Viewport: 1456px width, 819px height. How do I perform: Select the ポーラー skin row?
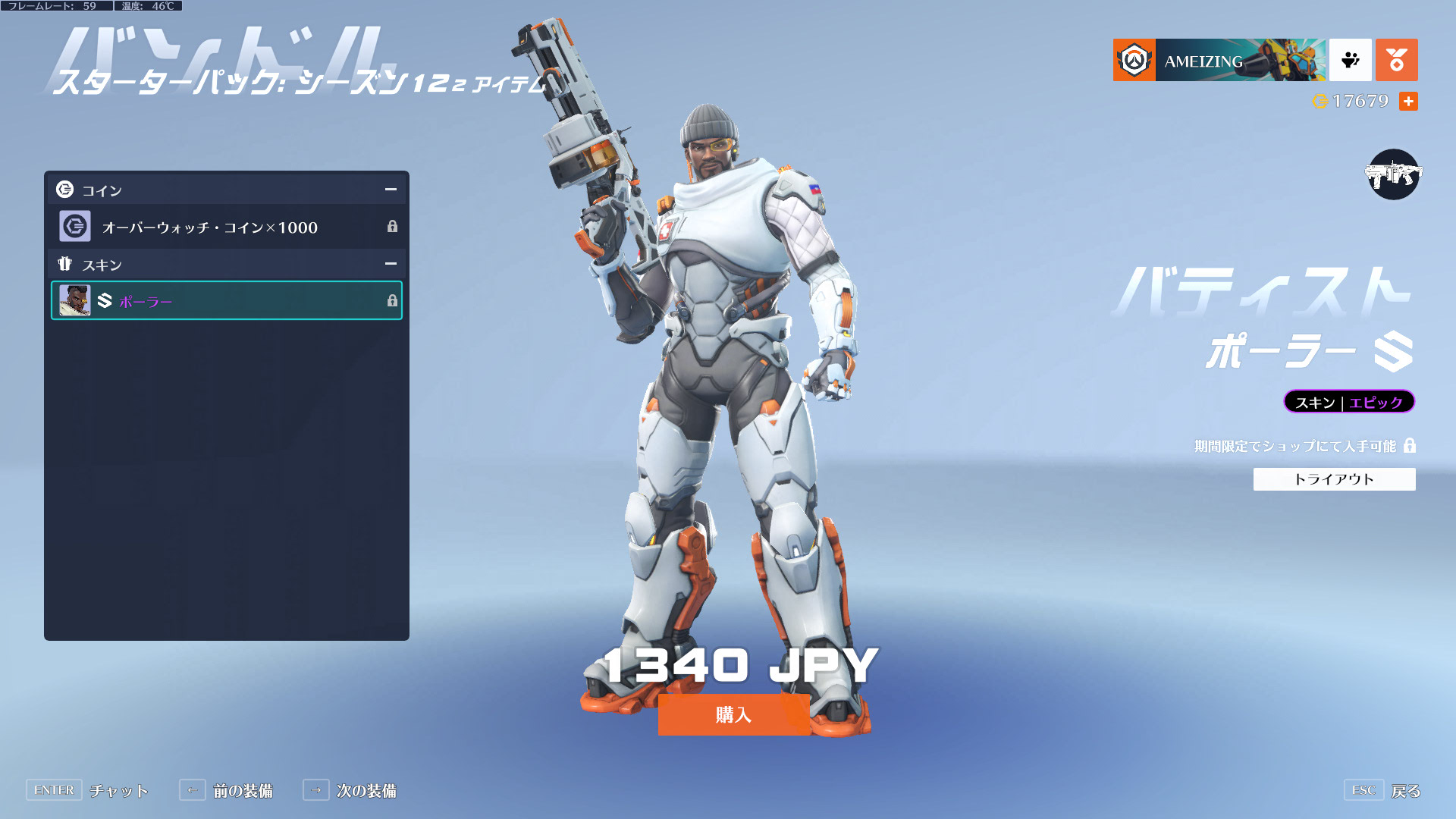point(227,301)
